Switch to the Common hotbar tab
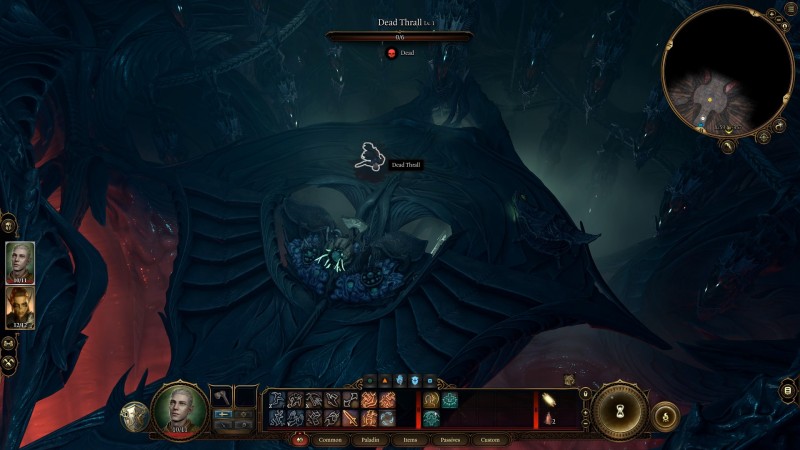800x450 pixels. (330, 439)
